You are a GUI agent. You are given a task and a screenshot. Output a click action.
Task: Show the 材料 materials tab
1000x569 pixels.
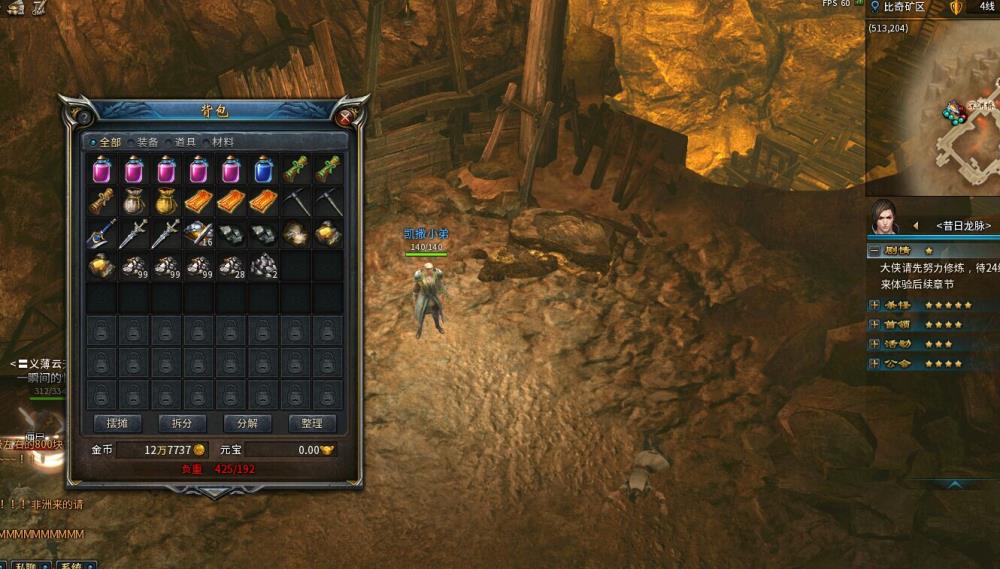tap(220, 142)
